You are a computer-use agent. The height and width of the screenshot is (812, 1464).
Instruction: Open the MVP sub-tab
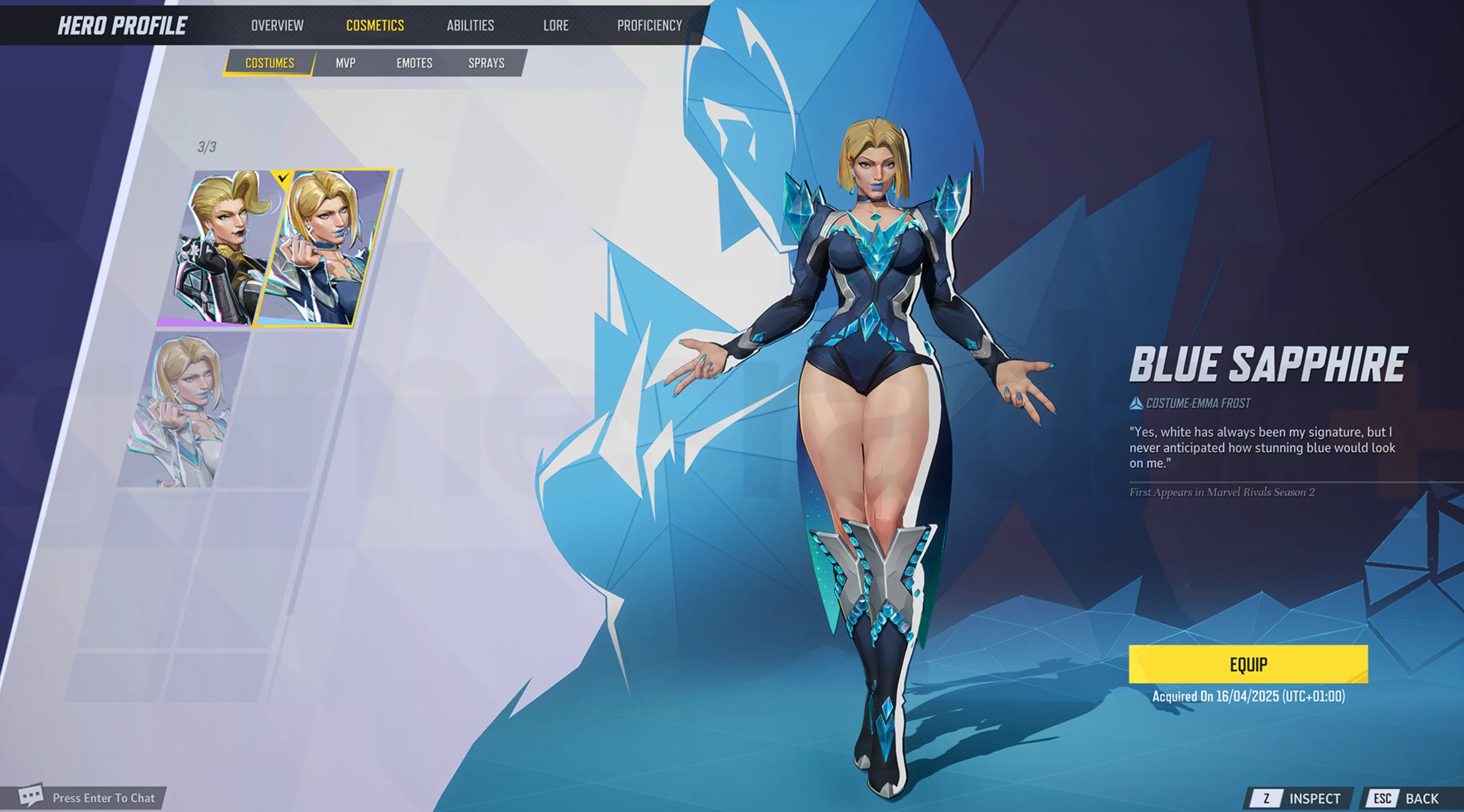pyautogui.click(x=346, y=63)
